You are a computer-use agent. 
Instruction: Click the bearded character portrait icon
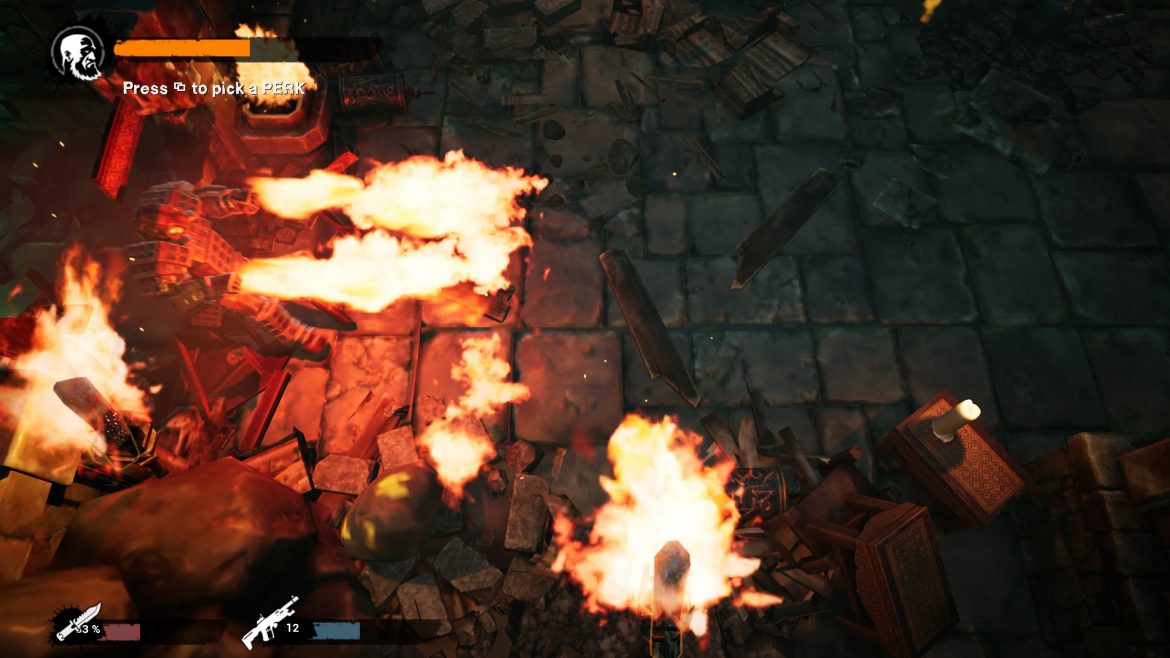[x=78, y=53]
